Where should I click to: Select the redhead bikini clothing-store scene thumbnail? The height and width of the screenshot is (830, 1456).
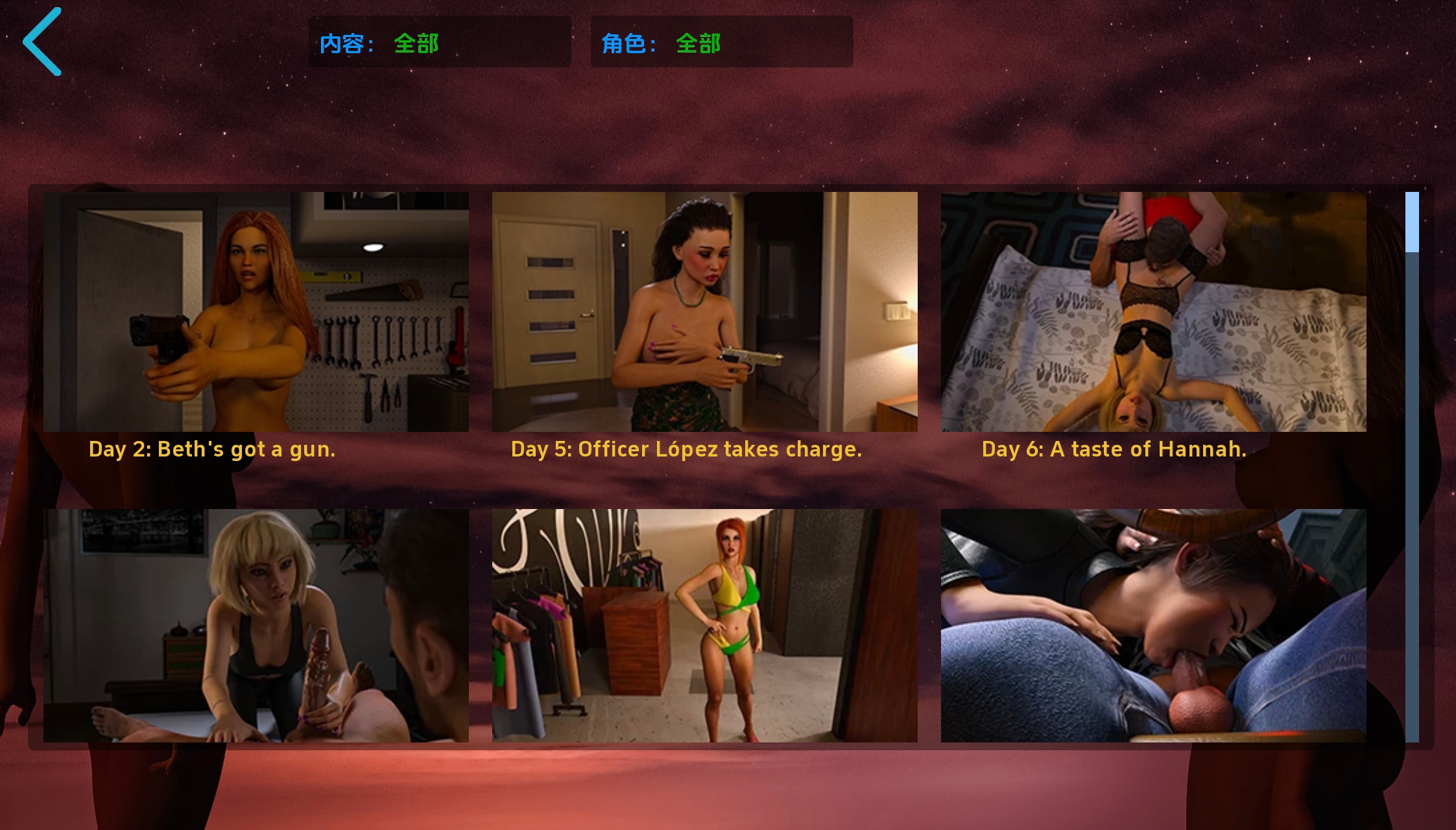704,624
